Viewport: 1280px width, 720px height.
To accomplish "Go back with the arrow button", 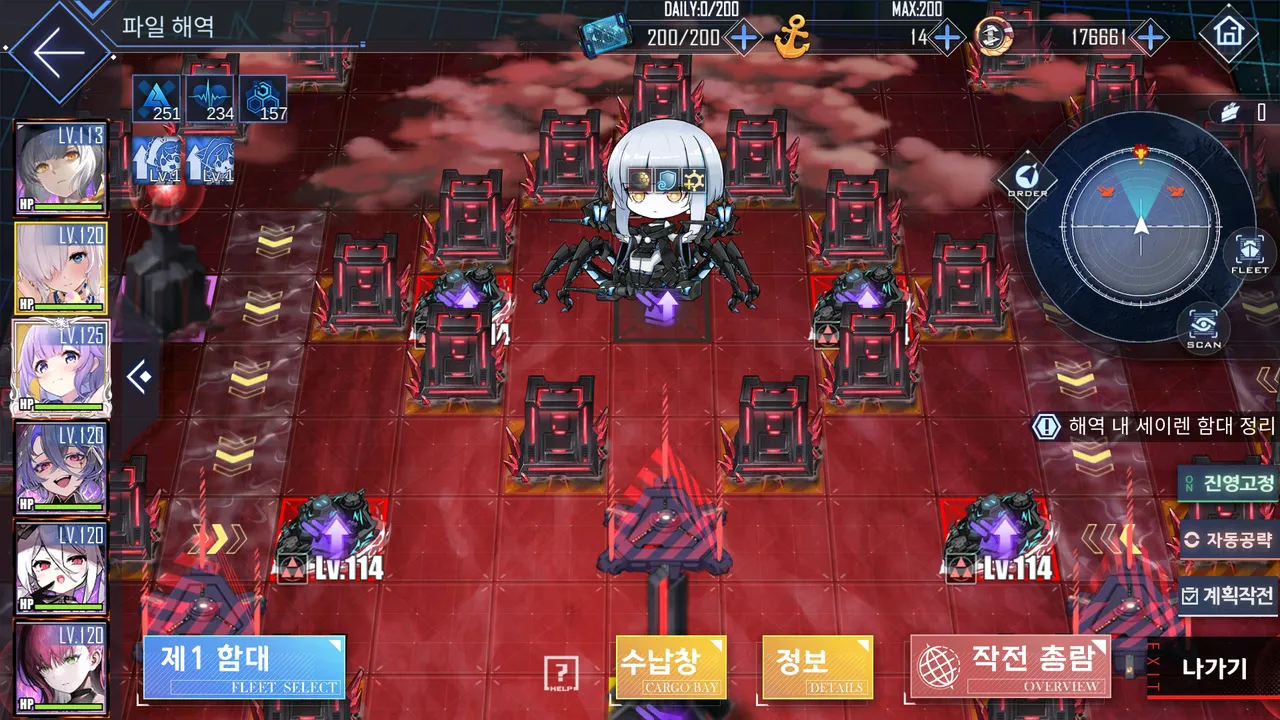I will [x=58, y=51].
